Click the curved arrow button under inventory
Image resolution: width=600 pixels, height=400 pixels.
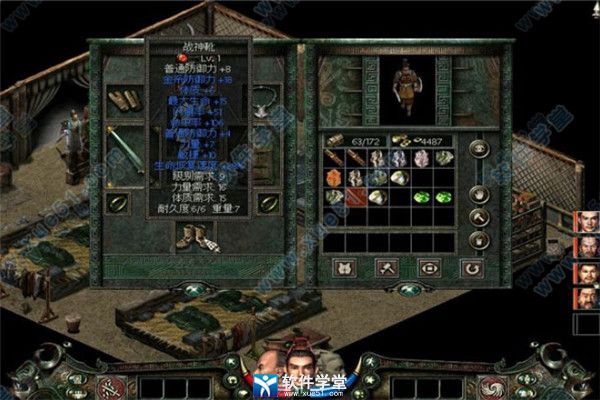click(x=471, y=267)
